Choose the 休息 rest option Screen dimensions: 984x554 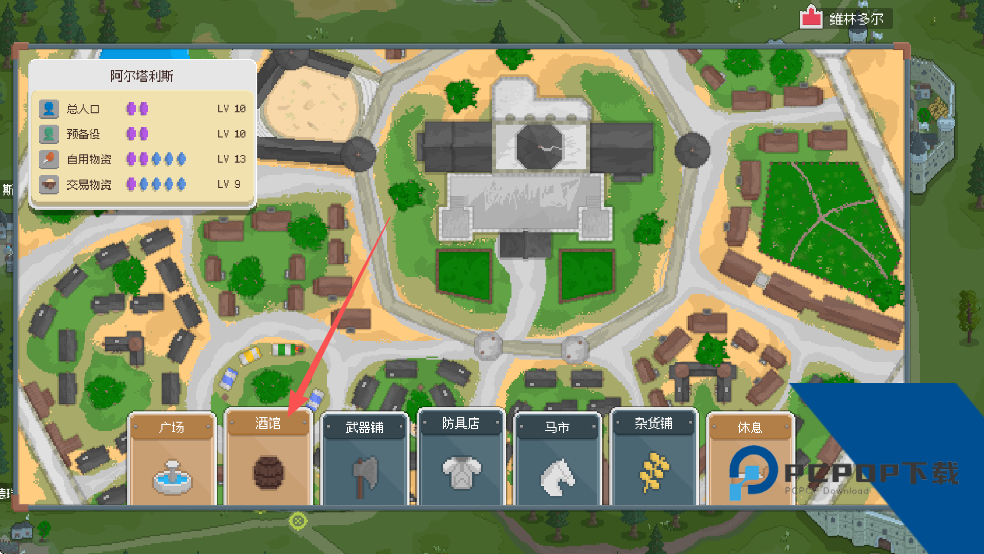(749, 458)
